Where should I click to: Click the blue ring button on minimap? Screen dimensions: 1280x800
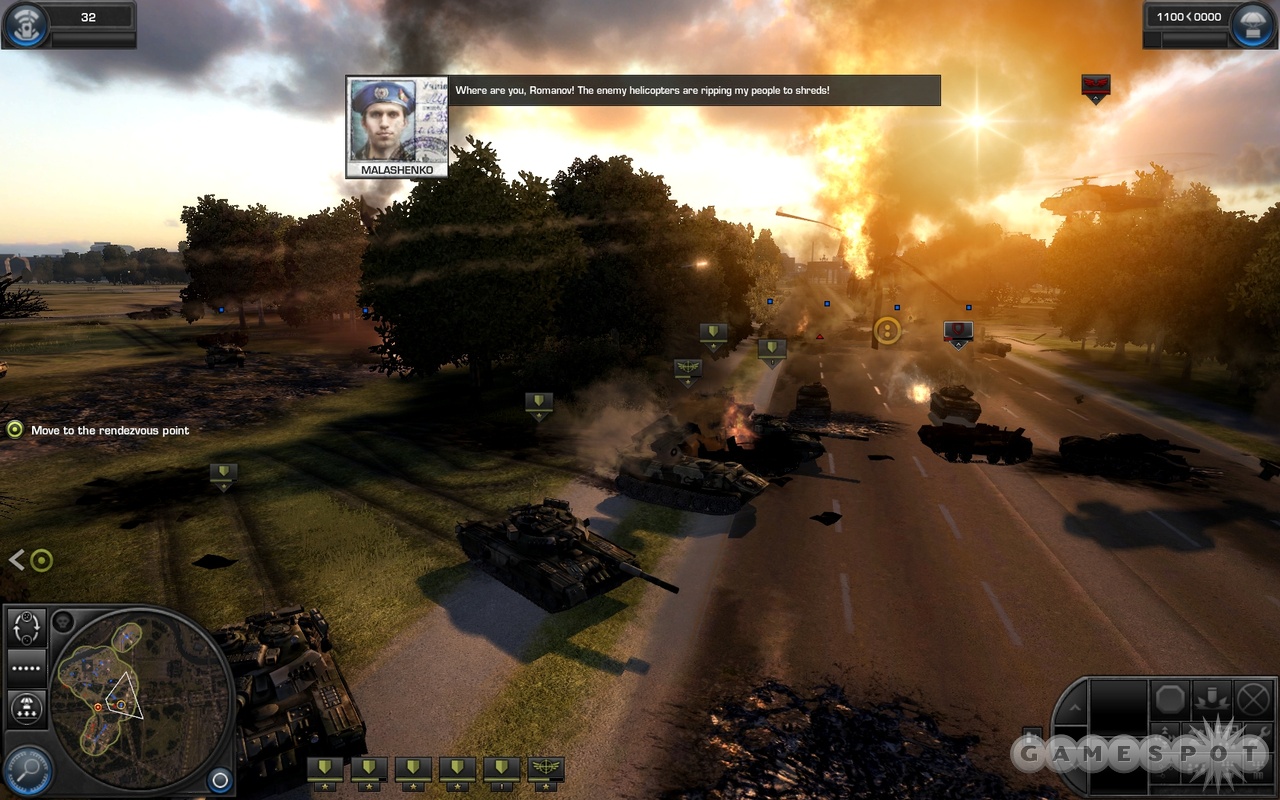click(219, 780)
